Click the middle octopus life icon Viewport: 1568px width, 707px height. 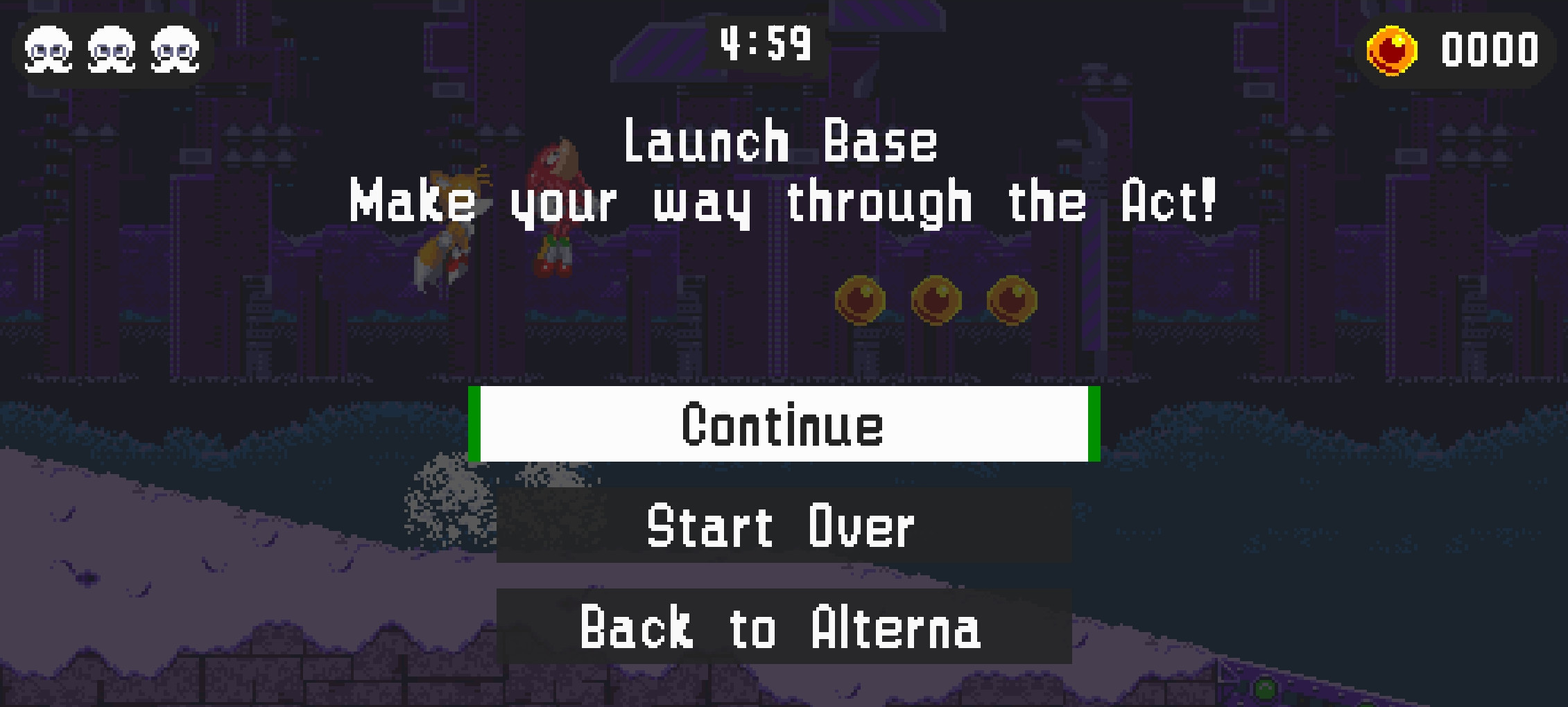(110, 50)
